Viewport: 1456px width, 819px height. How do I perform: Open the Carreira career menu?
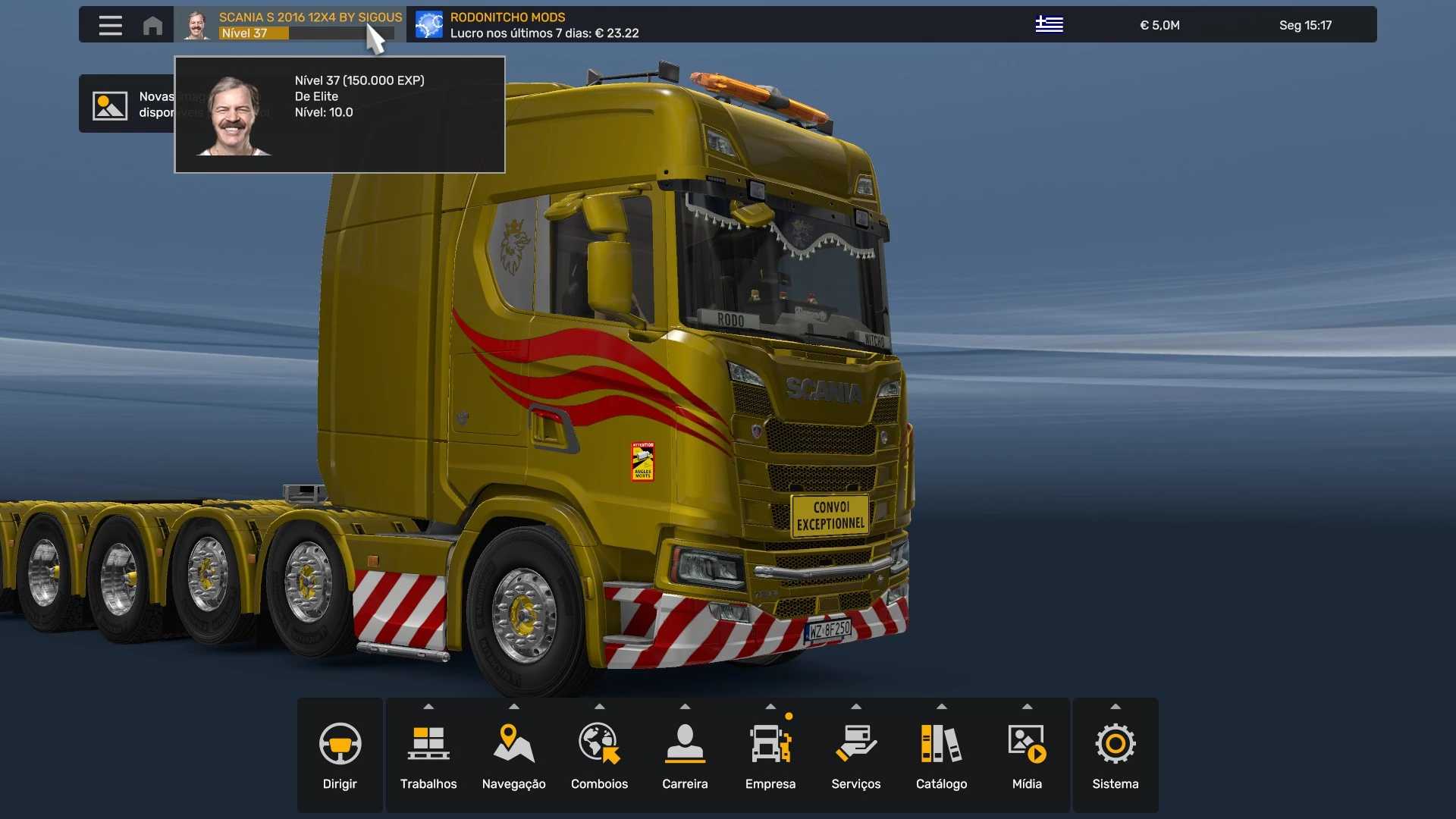[685, 755]
